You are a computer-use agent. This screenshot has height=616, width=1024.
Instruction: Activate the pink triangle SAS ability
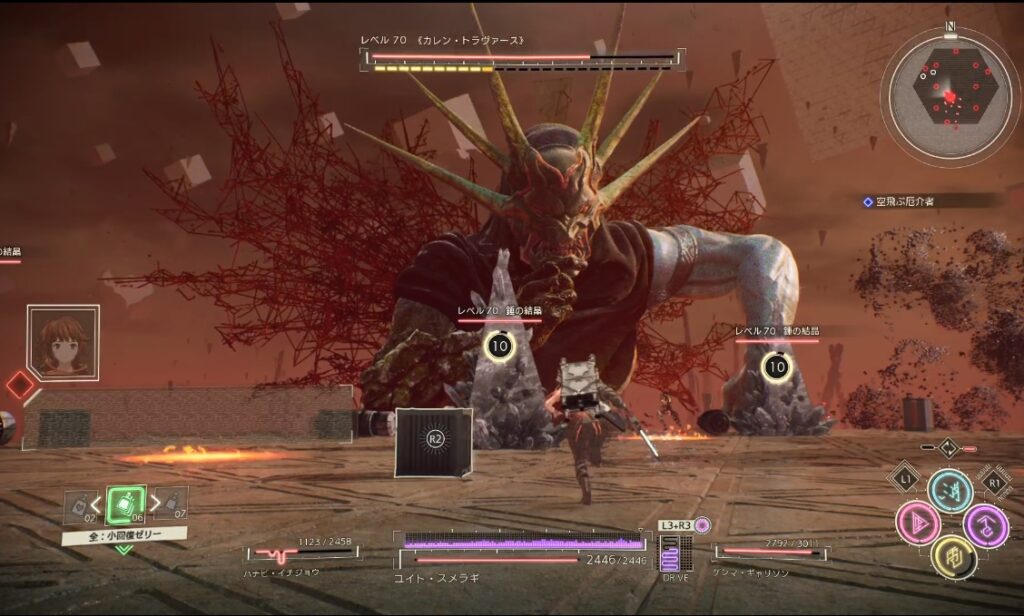pos(917,523)
